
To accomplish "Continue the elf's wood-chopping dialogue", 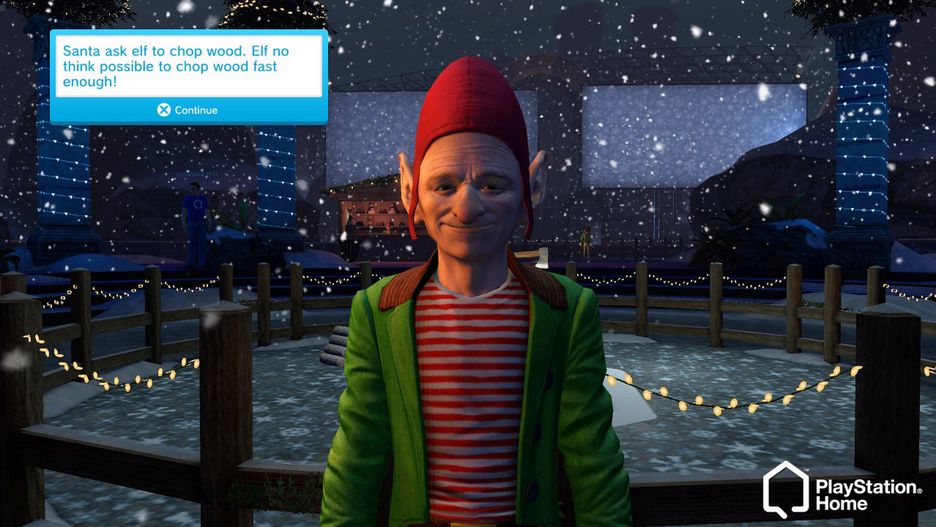I will coord(188,110).
